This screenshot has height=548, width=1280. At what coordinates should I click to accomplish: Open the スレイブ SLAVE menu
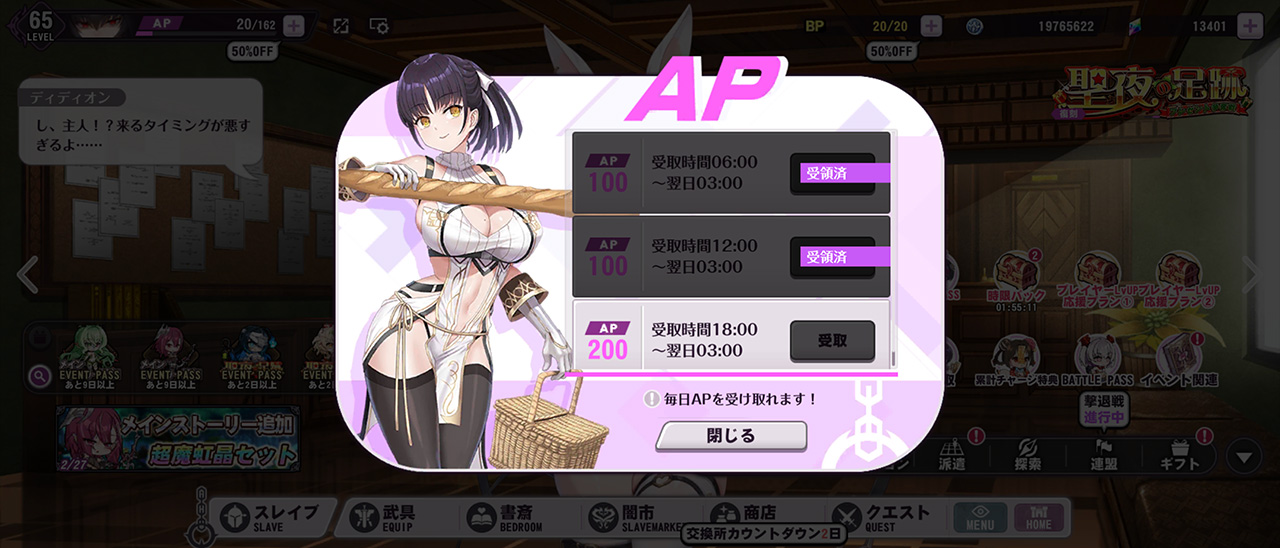[268, 517]
